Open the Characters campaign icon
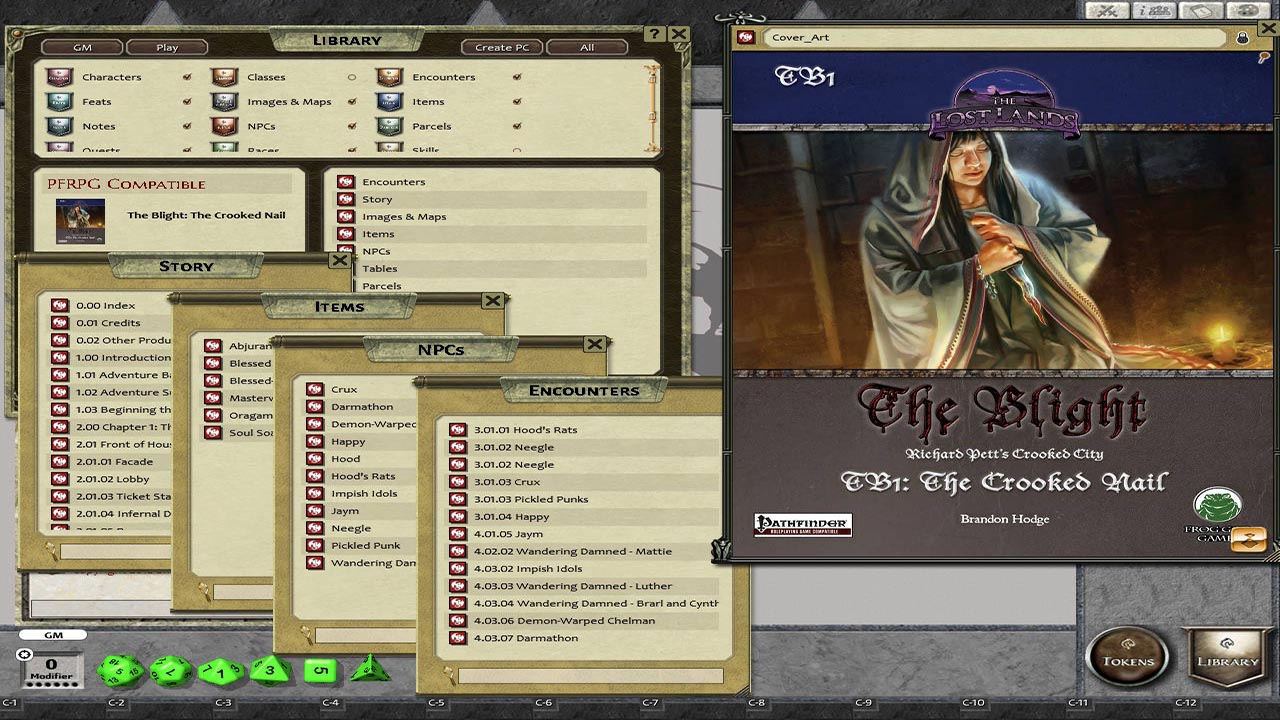Viewport: 1280px width, 720px height. [58, 76]
